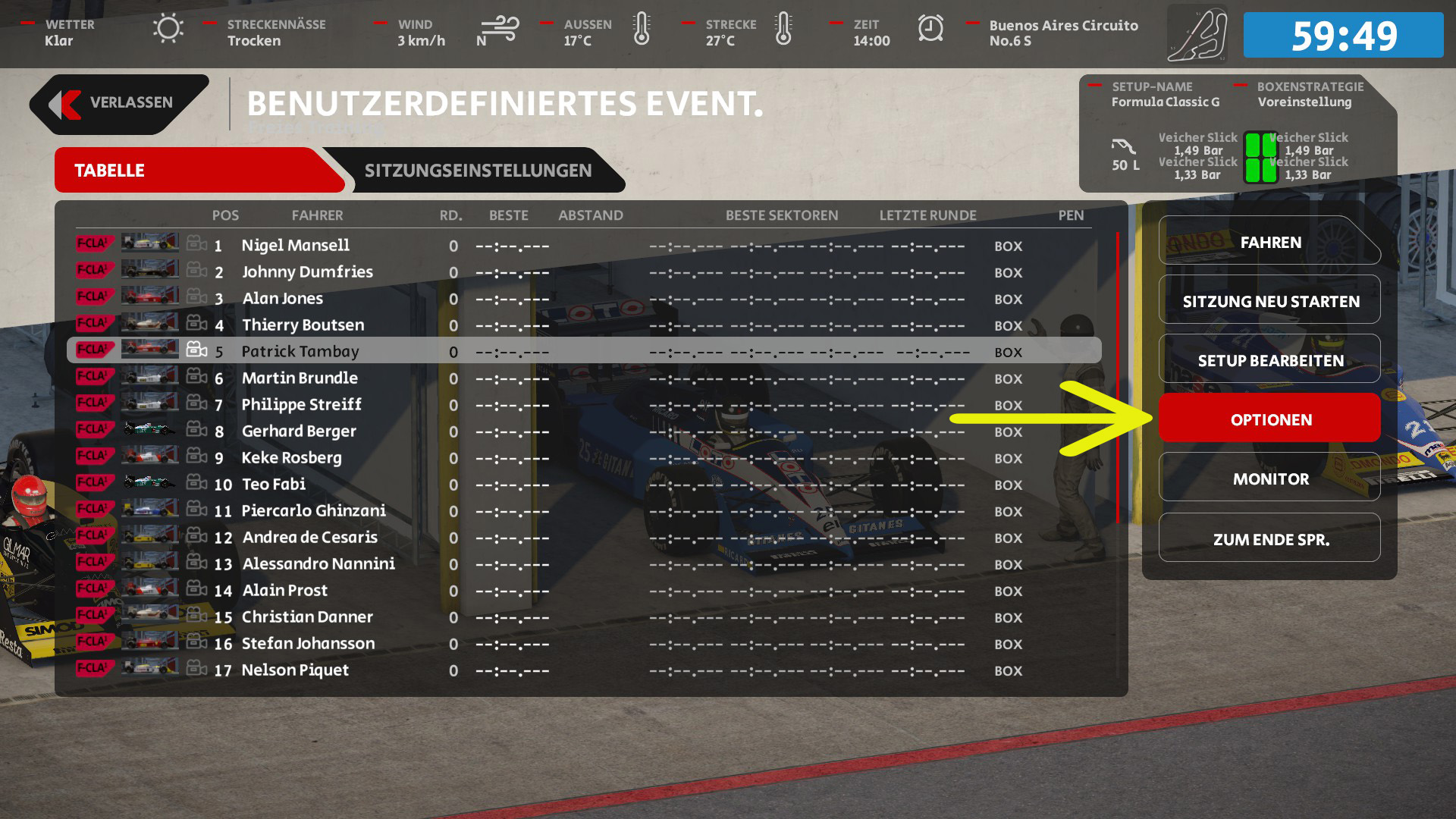This screenshot has height=819, width=1456.
Task: Select Teo Fabi's row
Action: coord(273,485)
